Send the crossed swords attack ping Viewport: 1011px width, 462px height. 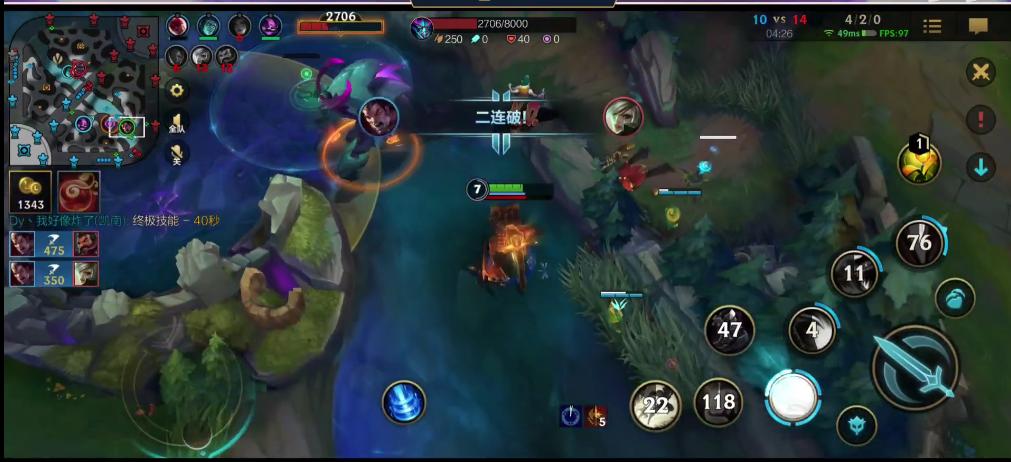point(980,72)
